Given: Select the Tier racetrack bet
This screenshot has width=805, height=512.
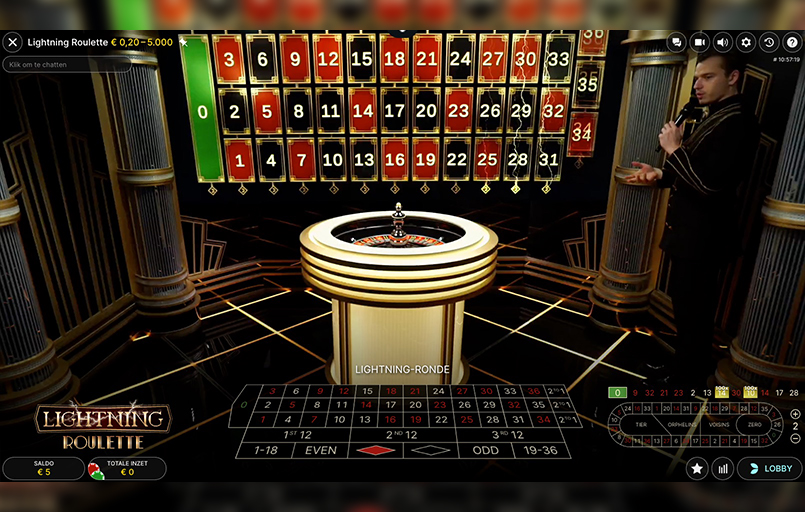Looking at the screenshot, I should pyautogui.click(x=641, y=424).
